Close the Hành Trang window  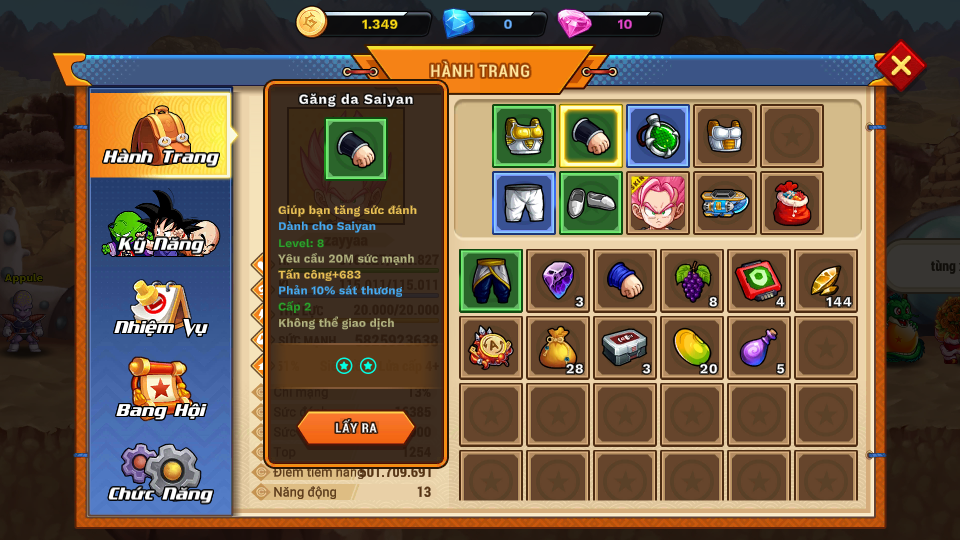tap(900, 66)
